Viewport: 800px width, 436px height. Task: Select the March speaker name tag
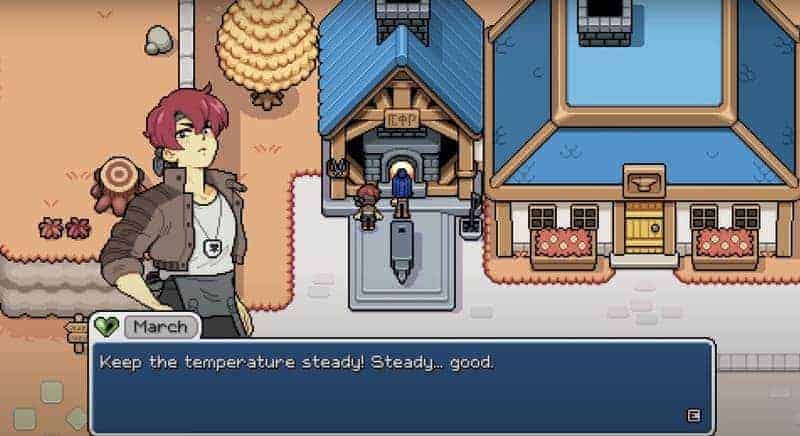tap(161, 327)
